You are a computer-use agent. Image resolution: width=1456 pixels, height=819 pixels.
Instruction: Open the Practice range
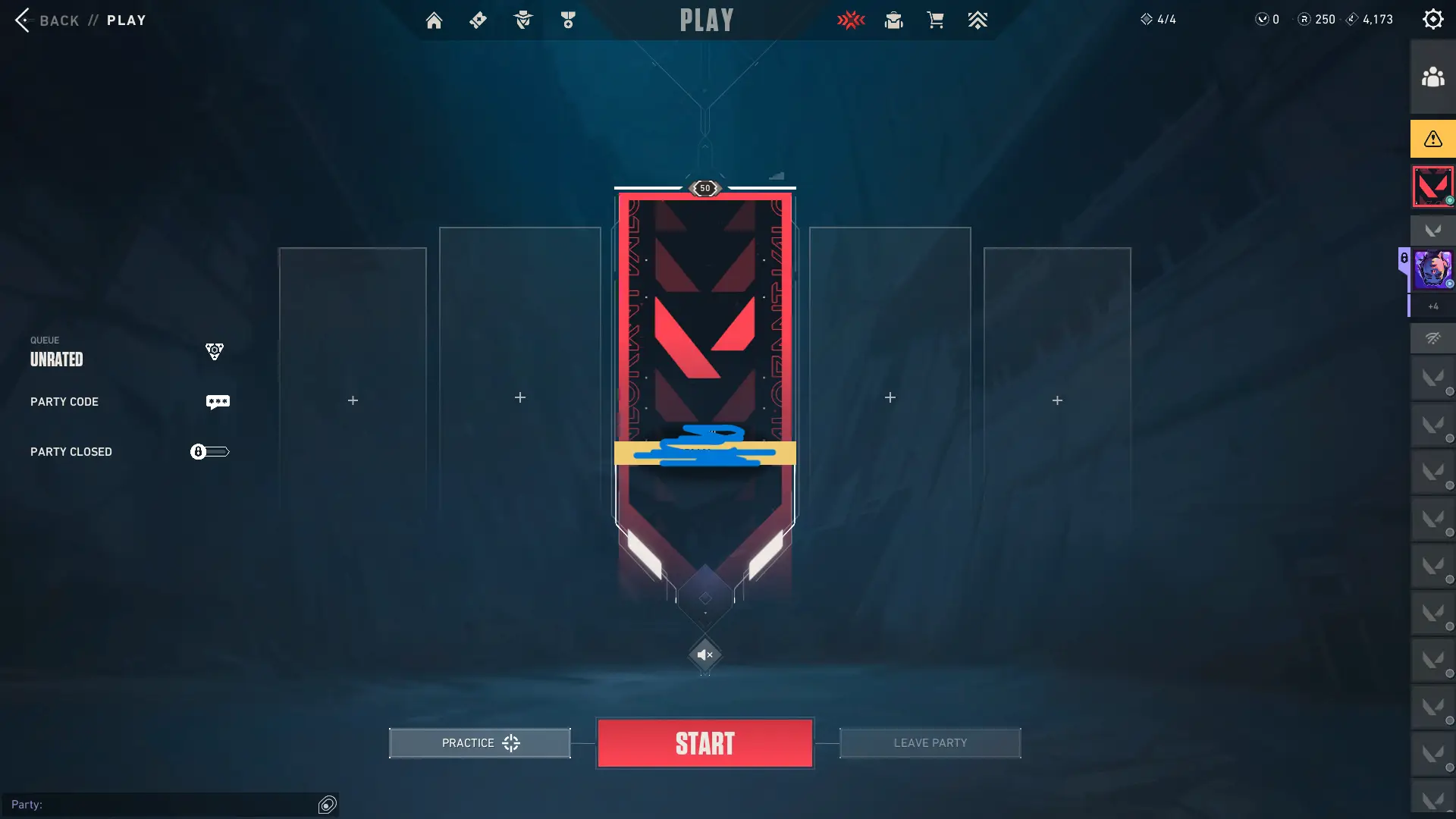point(479,743)
